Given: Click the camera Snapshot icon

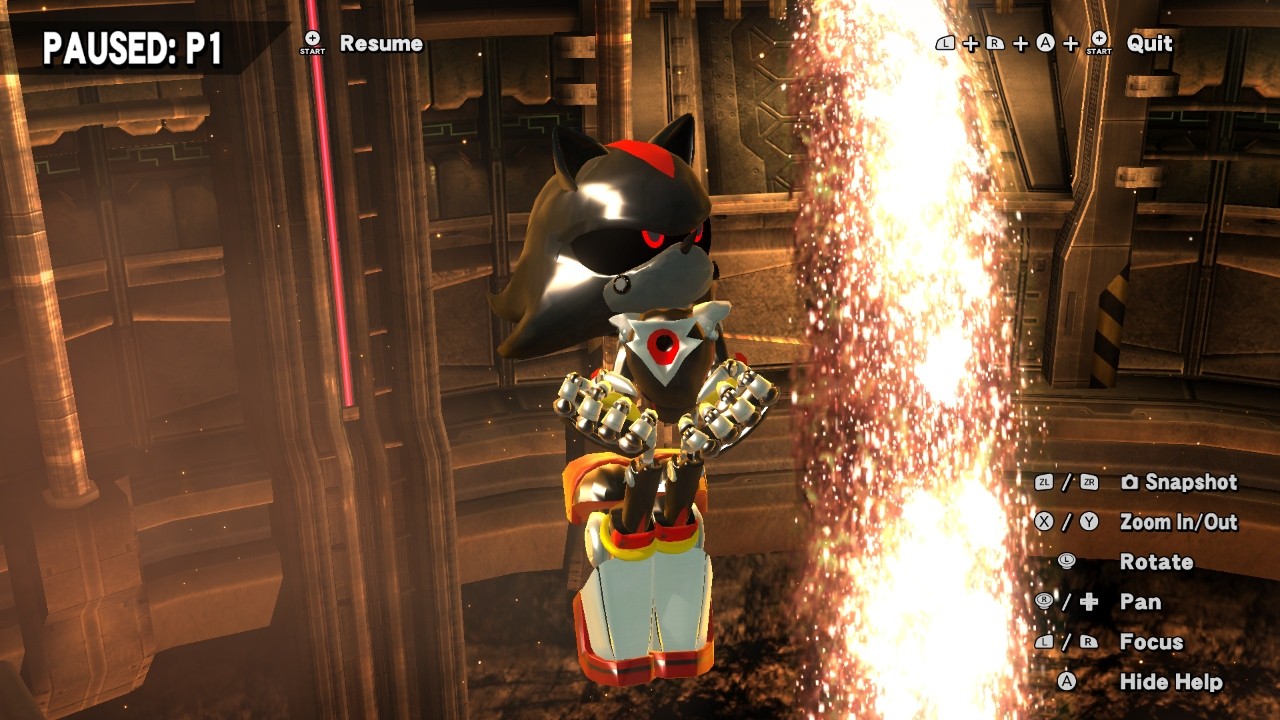Looking at the screenshot, I should (1130, 482).
